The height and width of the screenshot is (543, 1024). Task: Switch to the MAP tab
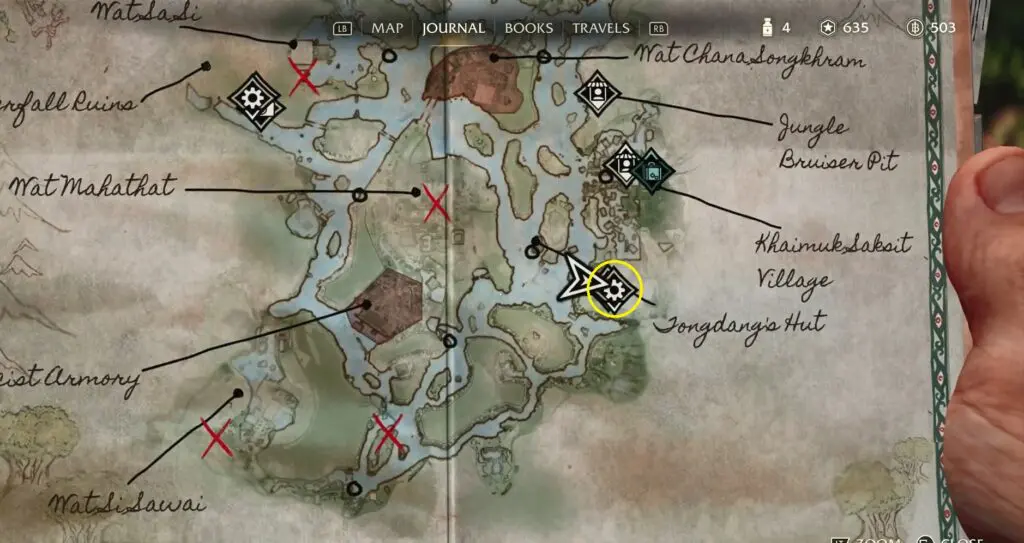pyautogui.click(x=387, y=28)
